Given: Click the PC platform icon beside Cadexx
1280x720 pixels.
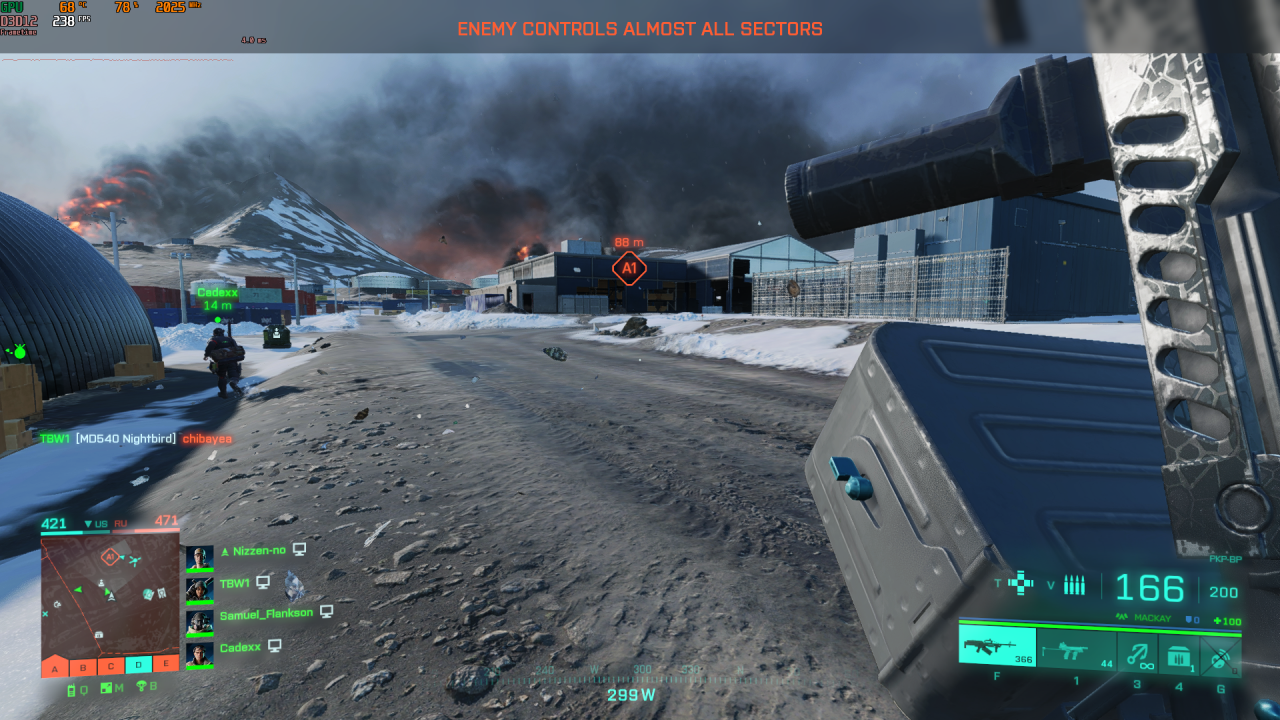Looking at the screenshot, I should tap(274, 647).
